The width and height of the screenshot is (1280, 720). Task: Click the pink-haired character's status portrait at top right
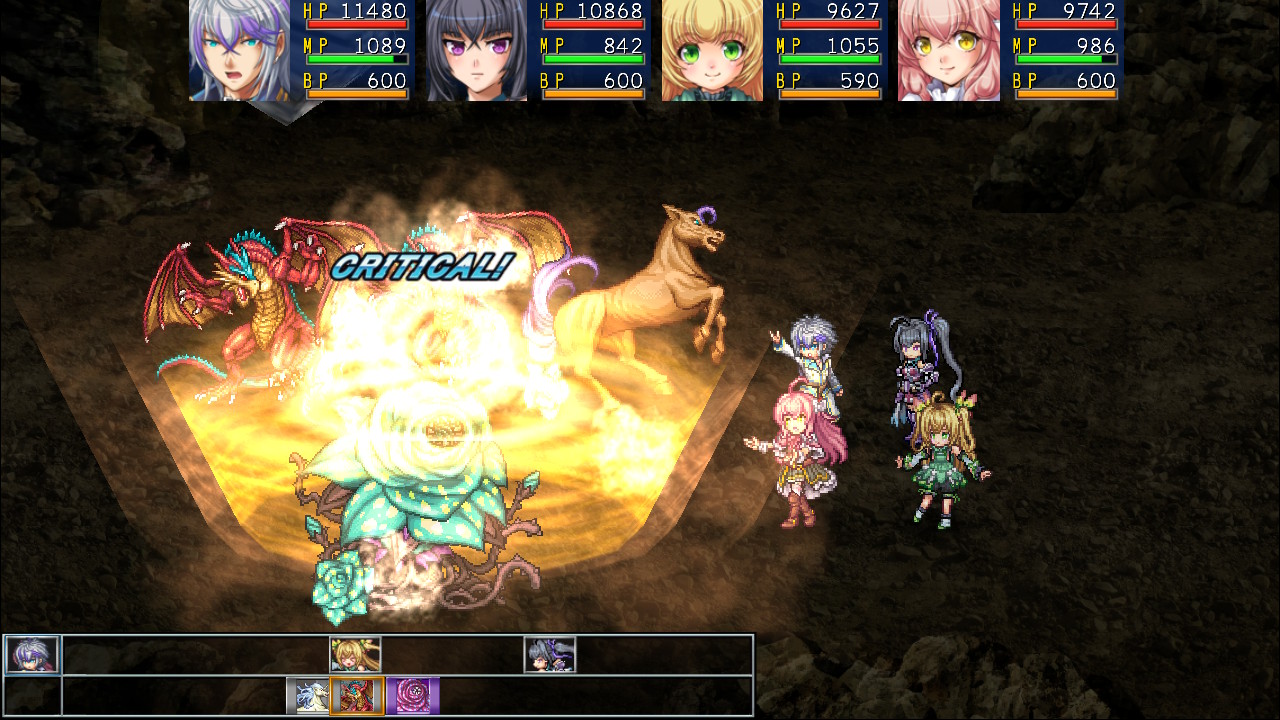[948, 52]
